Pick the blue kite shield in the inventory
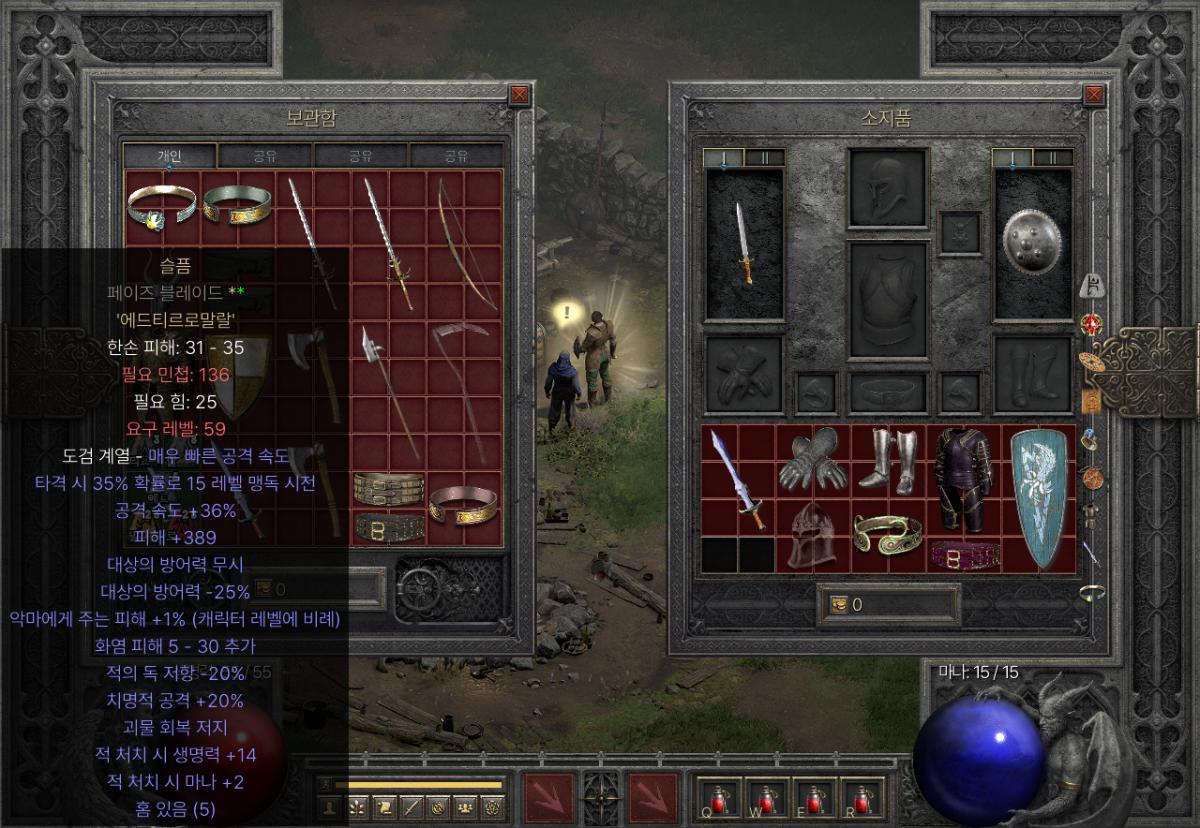This screenshot has height=828, width=1200. coord(1038,497)
